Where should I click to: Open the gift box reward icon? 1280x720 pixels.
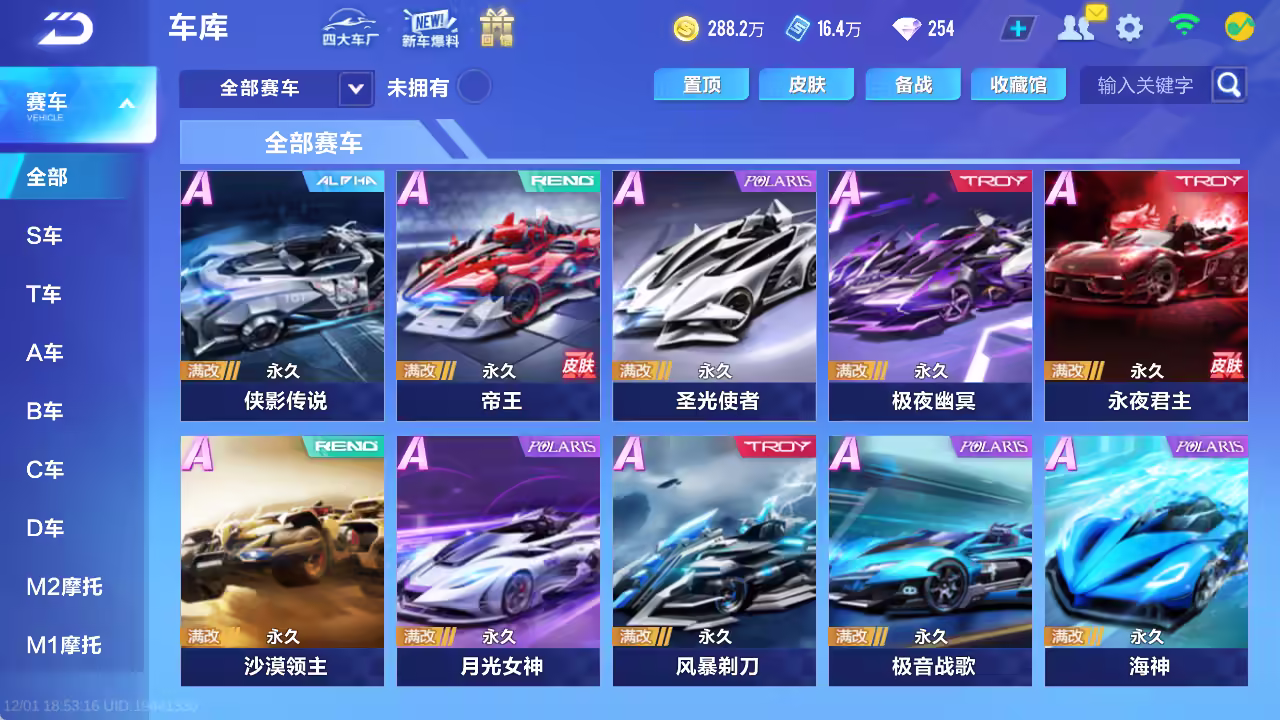tap(496, 28)
